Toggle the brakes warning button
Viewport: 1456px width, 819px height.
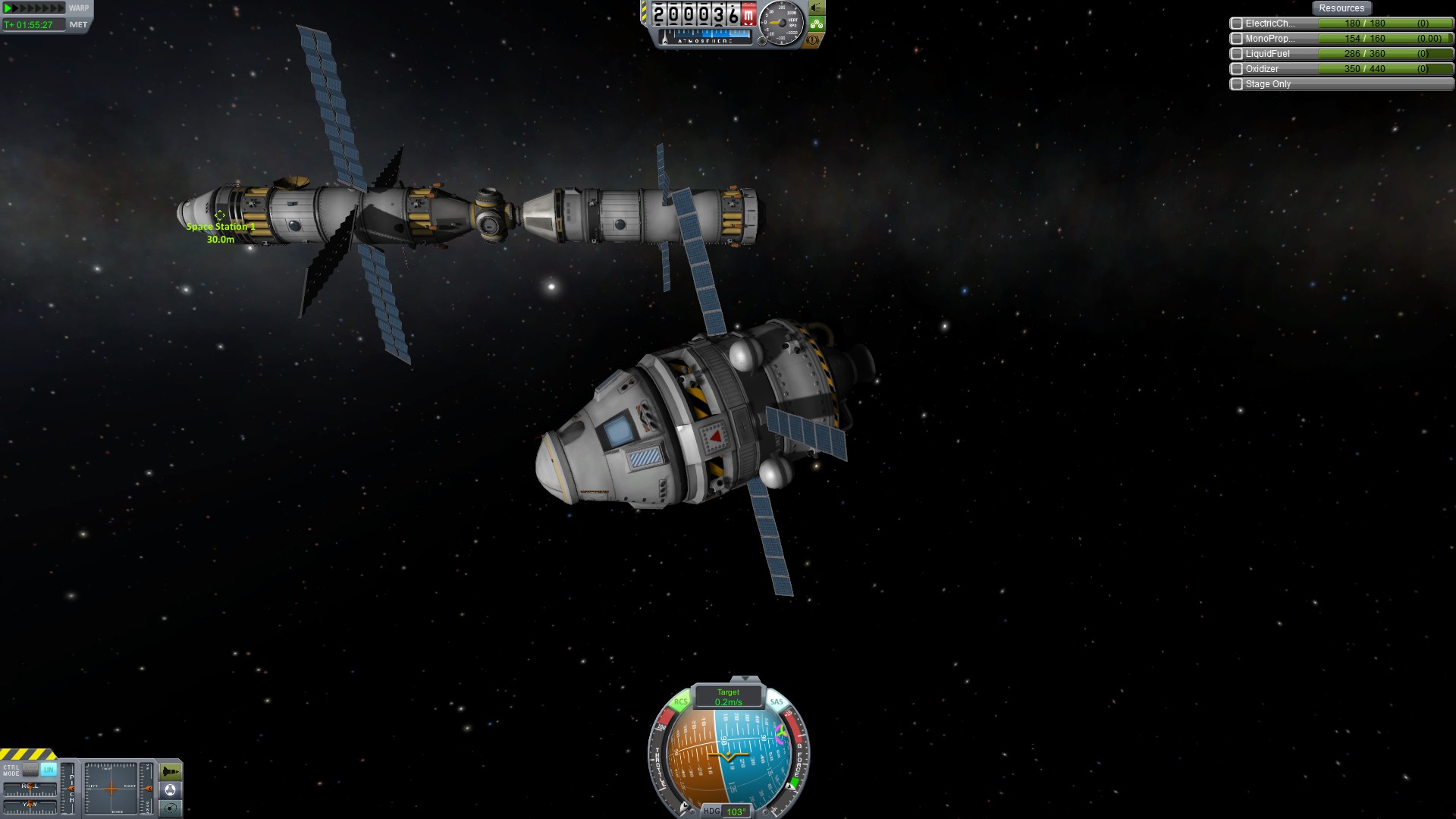814,40
